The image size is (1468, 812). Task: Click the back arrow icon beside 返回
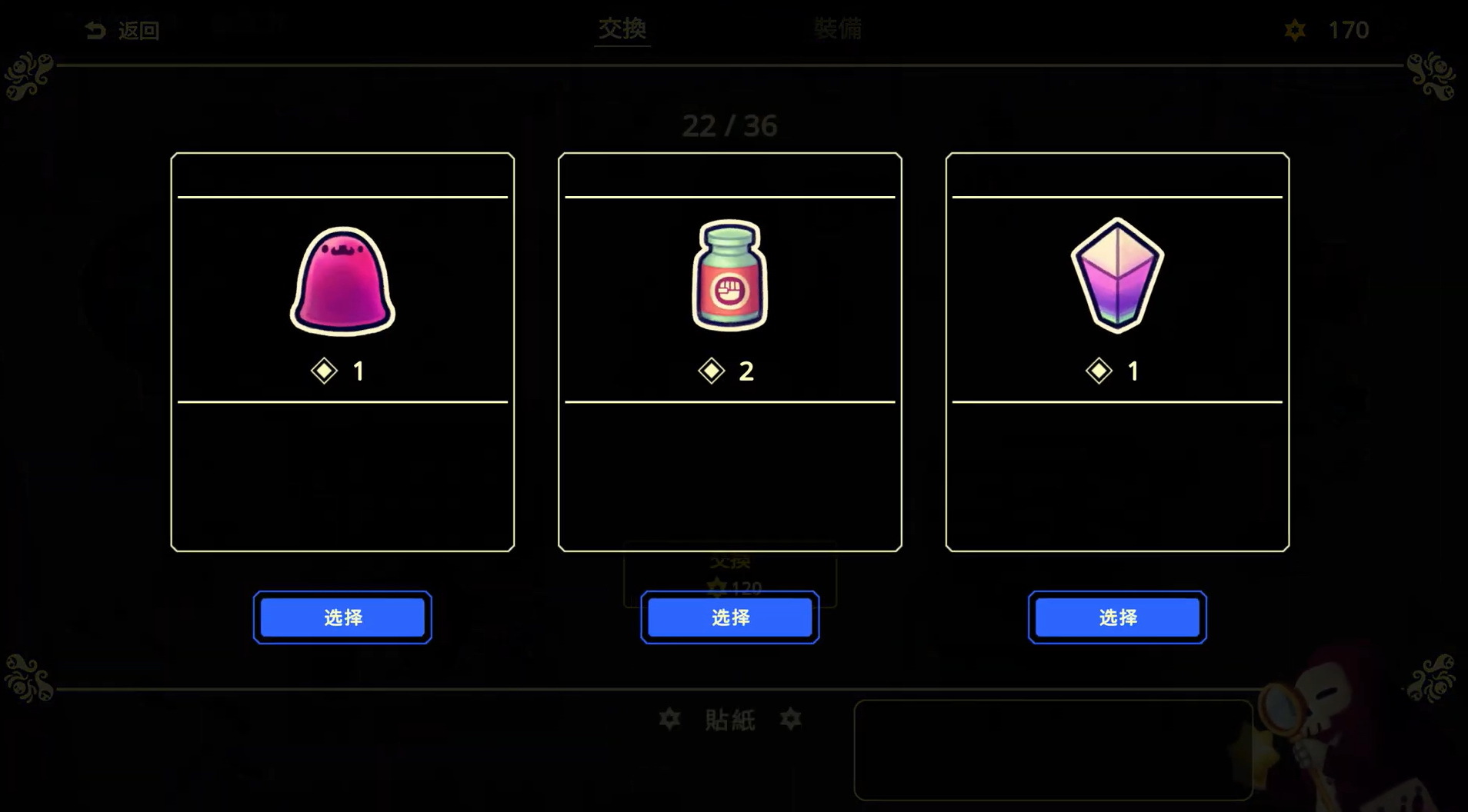[x=94, y=29]
